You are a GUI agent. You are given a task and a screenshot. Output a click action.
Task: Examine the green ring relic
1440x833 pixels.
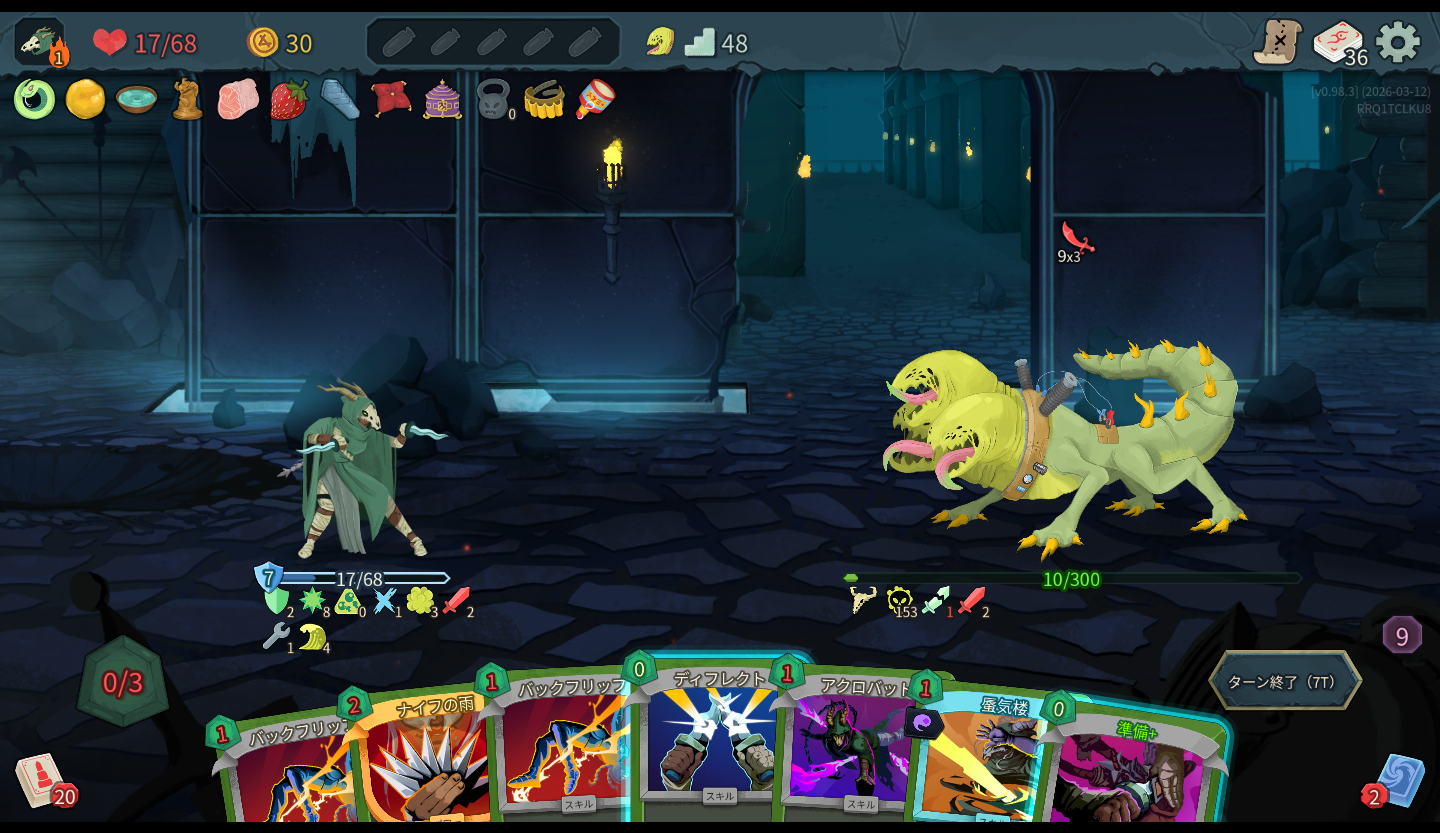(34, 100)
